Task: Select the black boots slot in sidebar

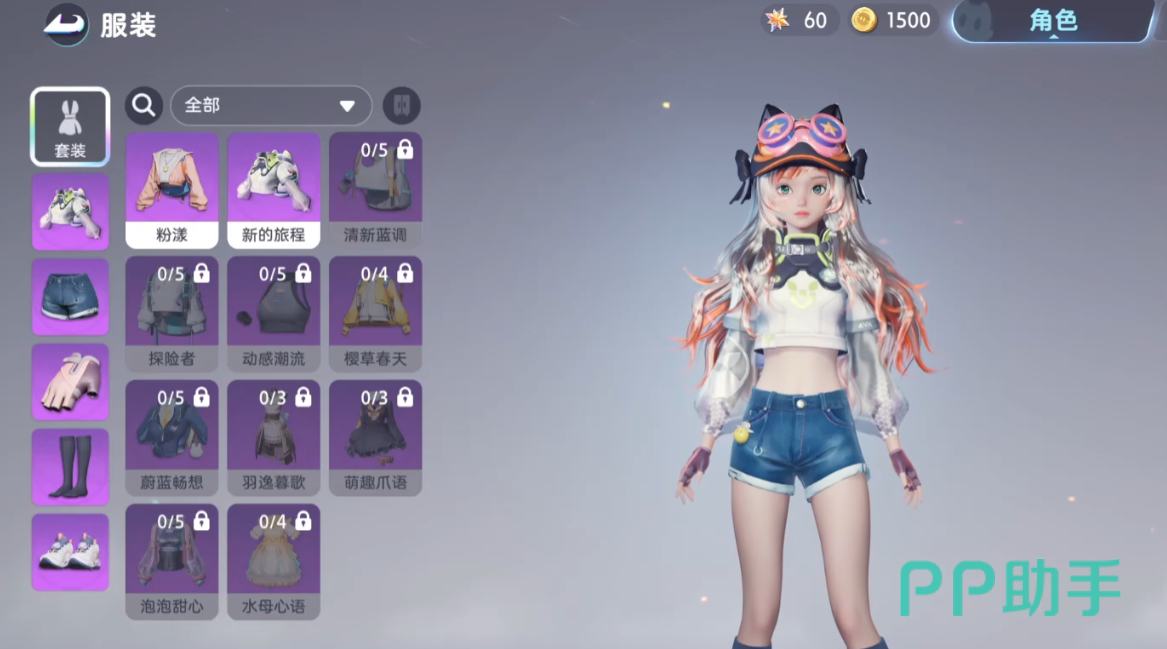Action: tap(70, 467)
